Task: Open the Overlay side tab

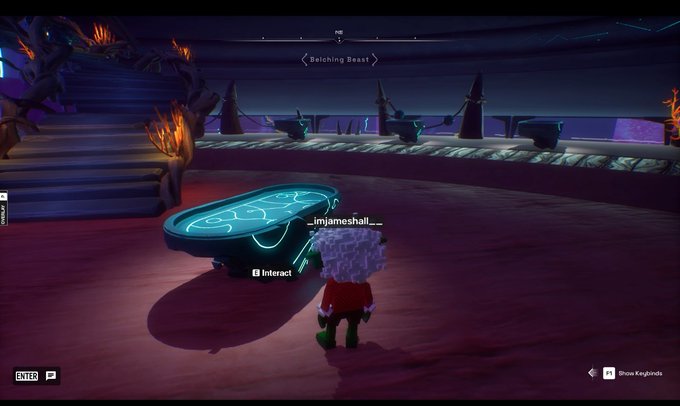Action: (4, 208)
